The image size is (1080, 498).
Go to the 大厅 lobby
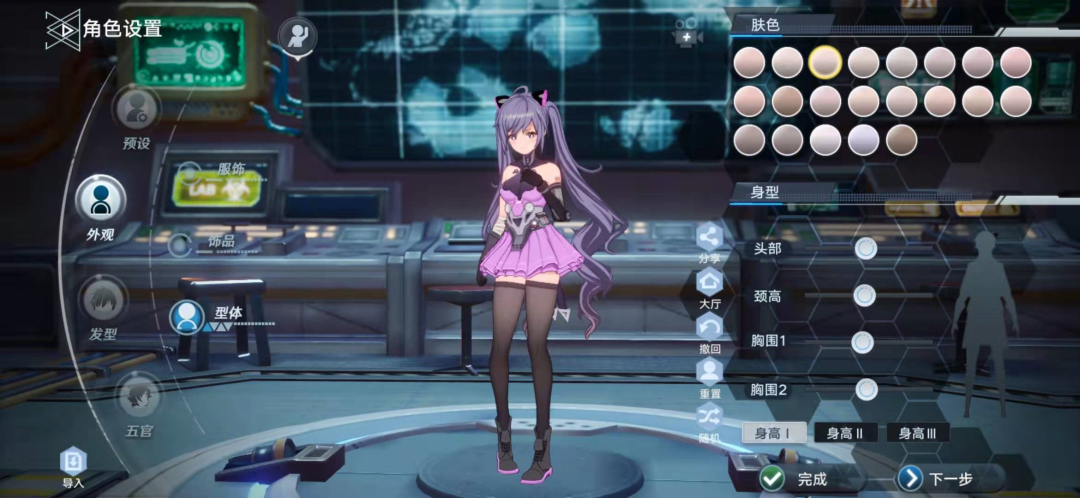coord(709,285)
